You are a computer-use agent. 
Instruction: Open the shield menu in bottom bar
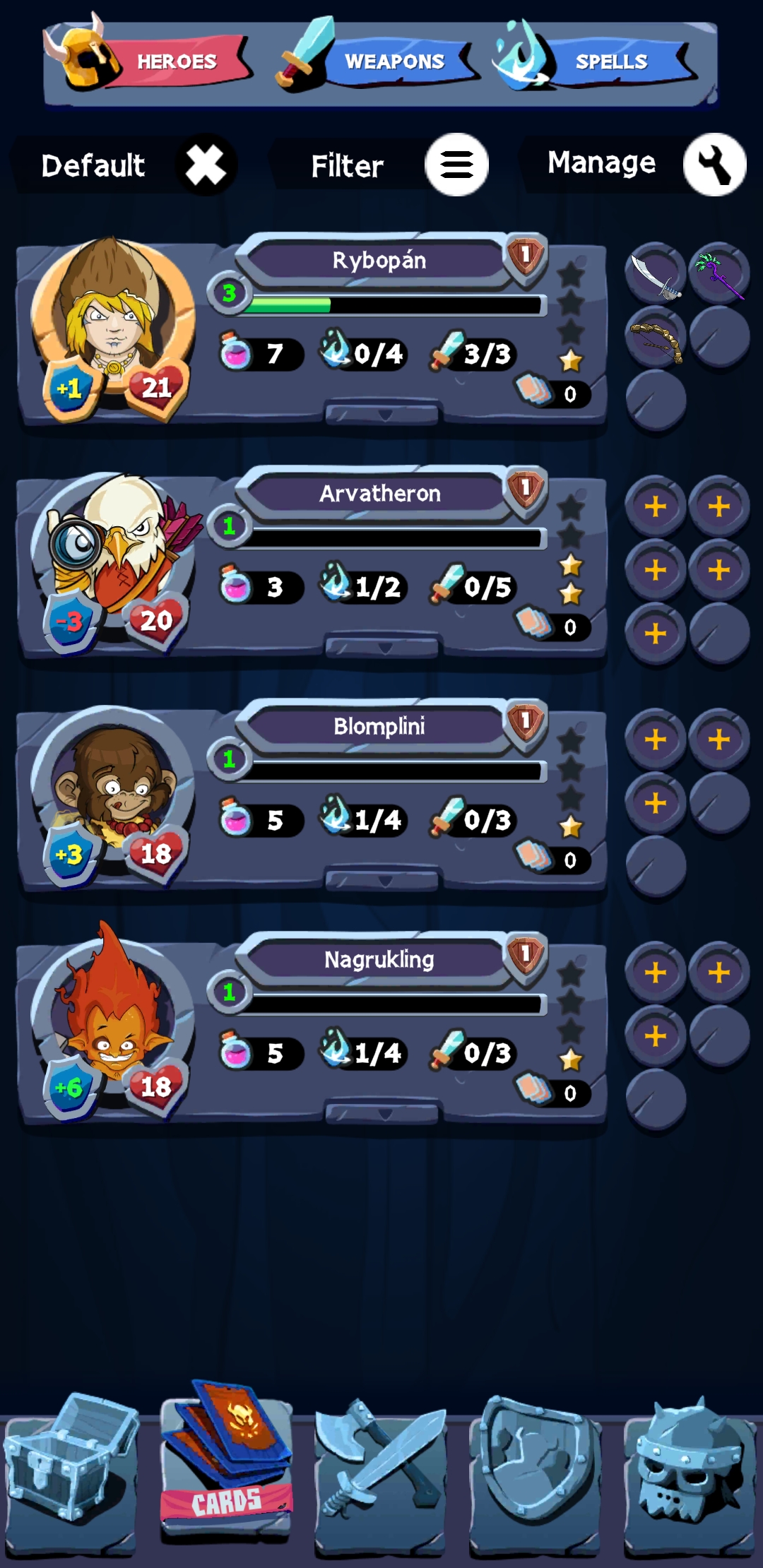536,1473
